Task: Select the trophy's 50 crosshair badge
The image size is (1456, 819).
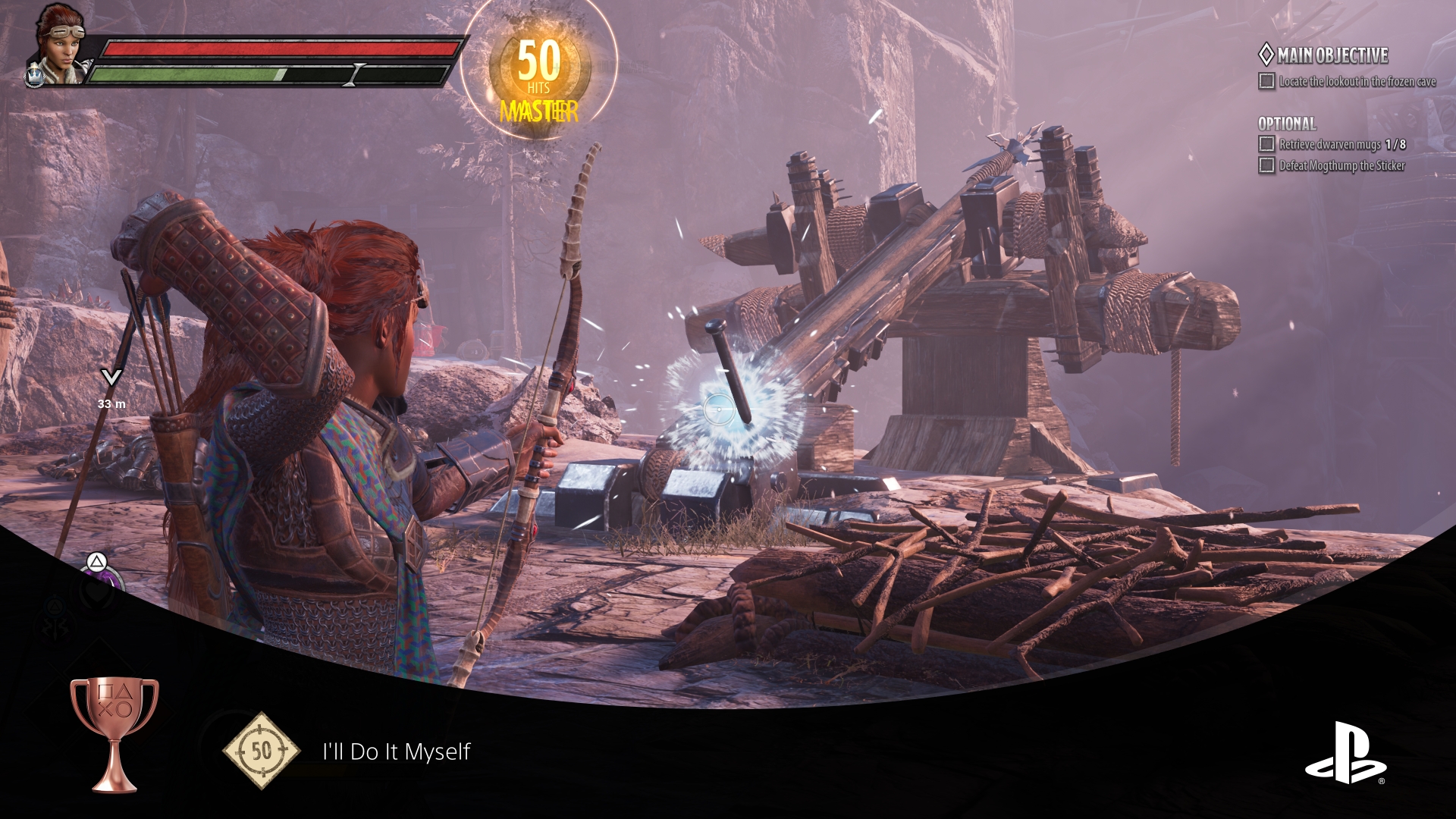Action: point(261,751)
